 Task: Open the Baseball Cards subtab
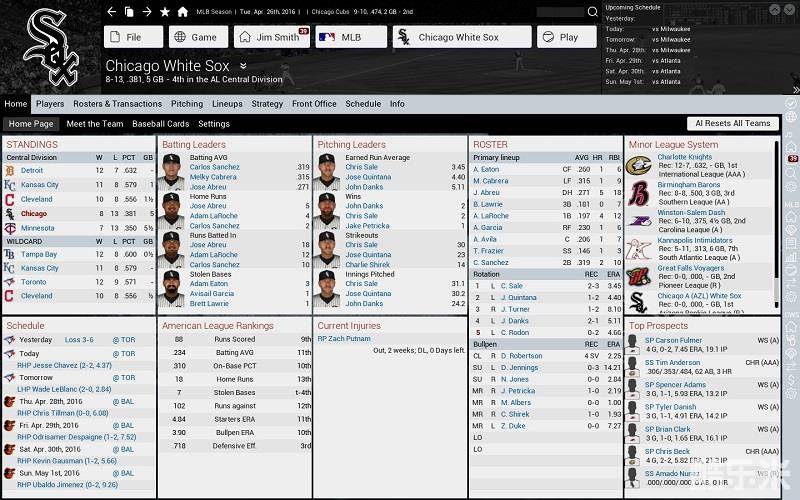(161, 124)
